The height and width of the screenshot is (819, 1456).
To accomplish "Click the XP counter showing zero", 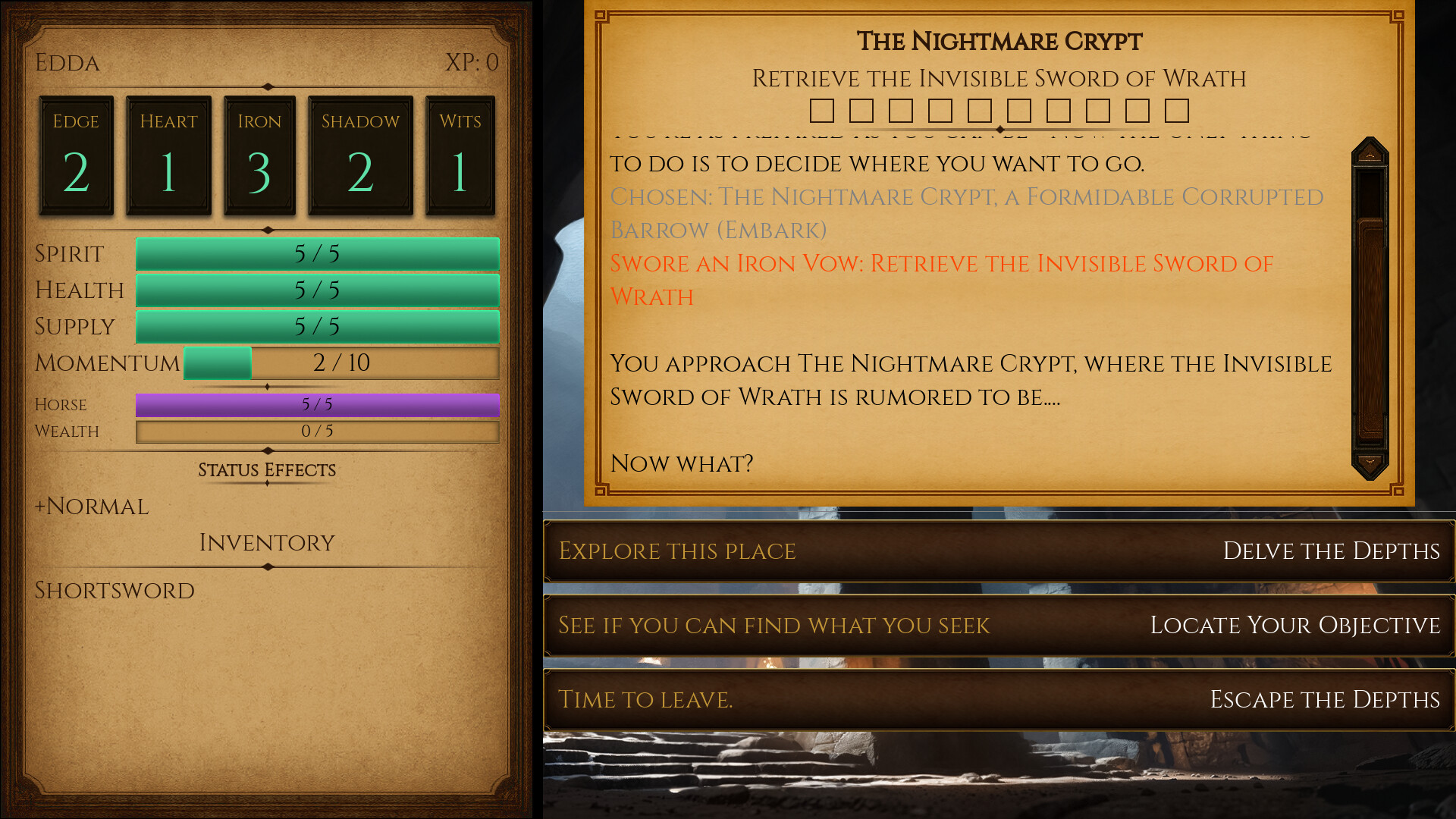I will (x=472, y=63).
